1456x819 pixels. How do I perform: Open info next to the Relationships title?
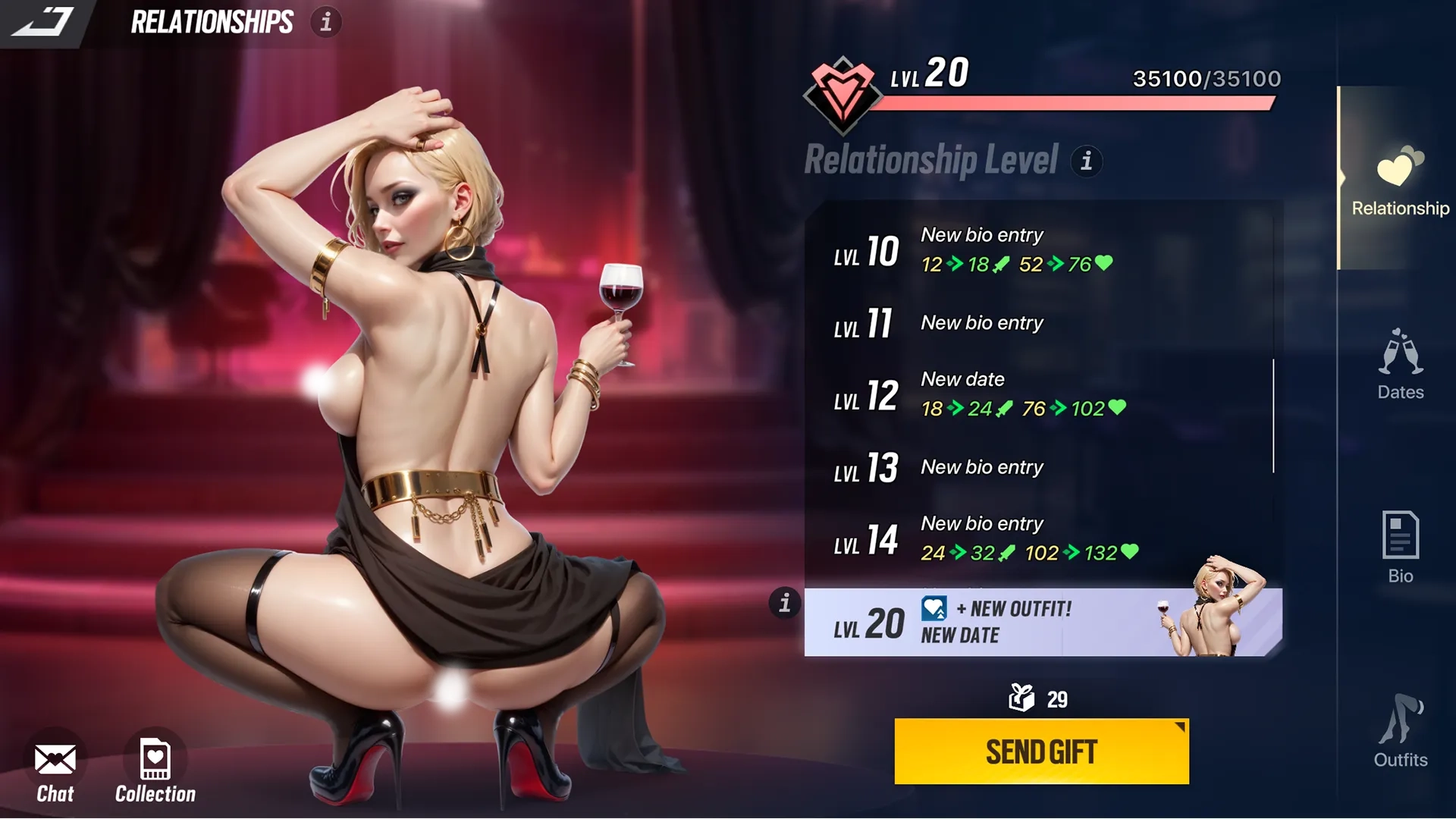[x=326, y=22]
